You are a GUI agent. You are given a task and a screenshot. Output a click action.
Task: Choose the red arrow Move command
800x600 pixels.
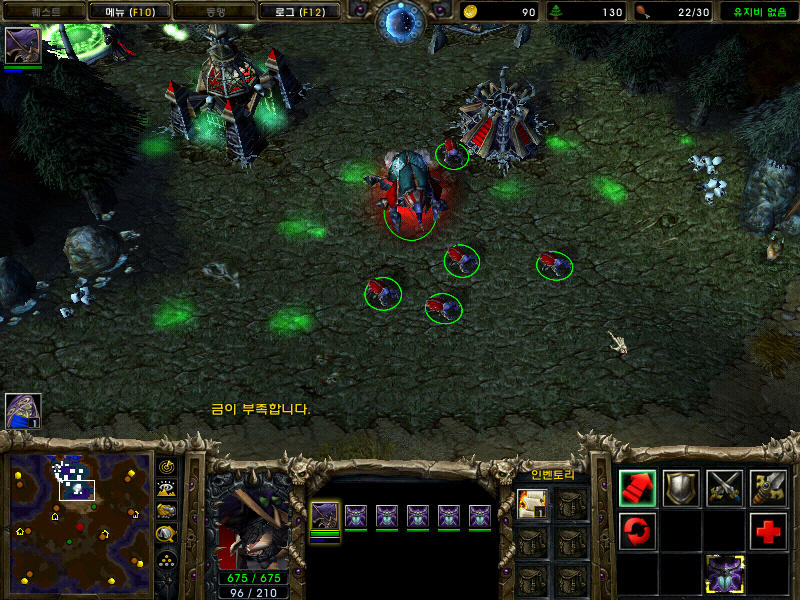tap(637, 487)
